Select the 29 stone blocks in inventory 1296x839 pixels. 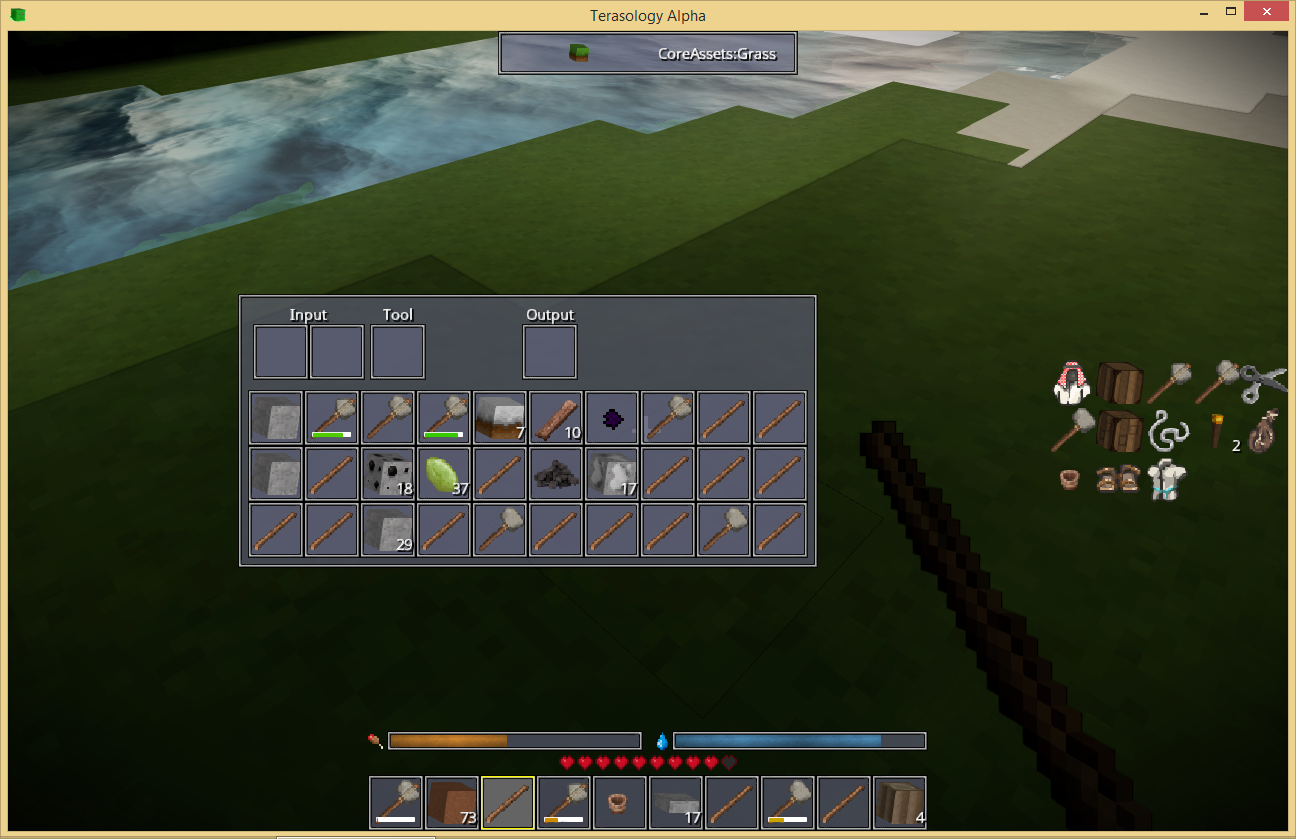[387, 529]
